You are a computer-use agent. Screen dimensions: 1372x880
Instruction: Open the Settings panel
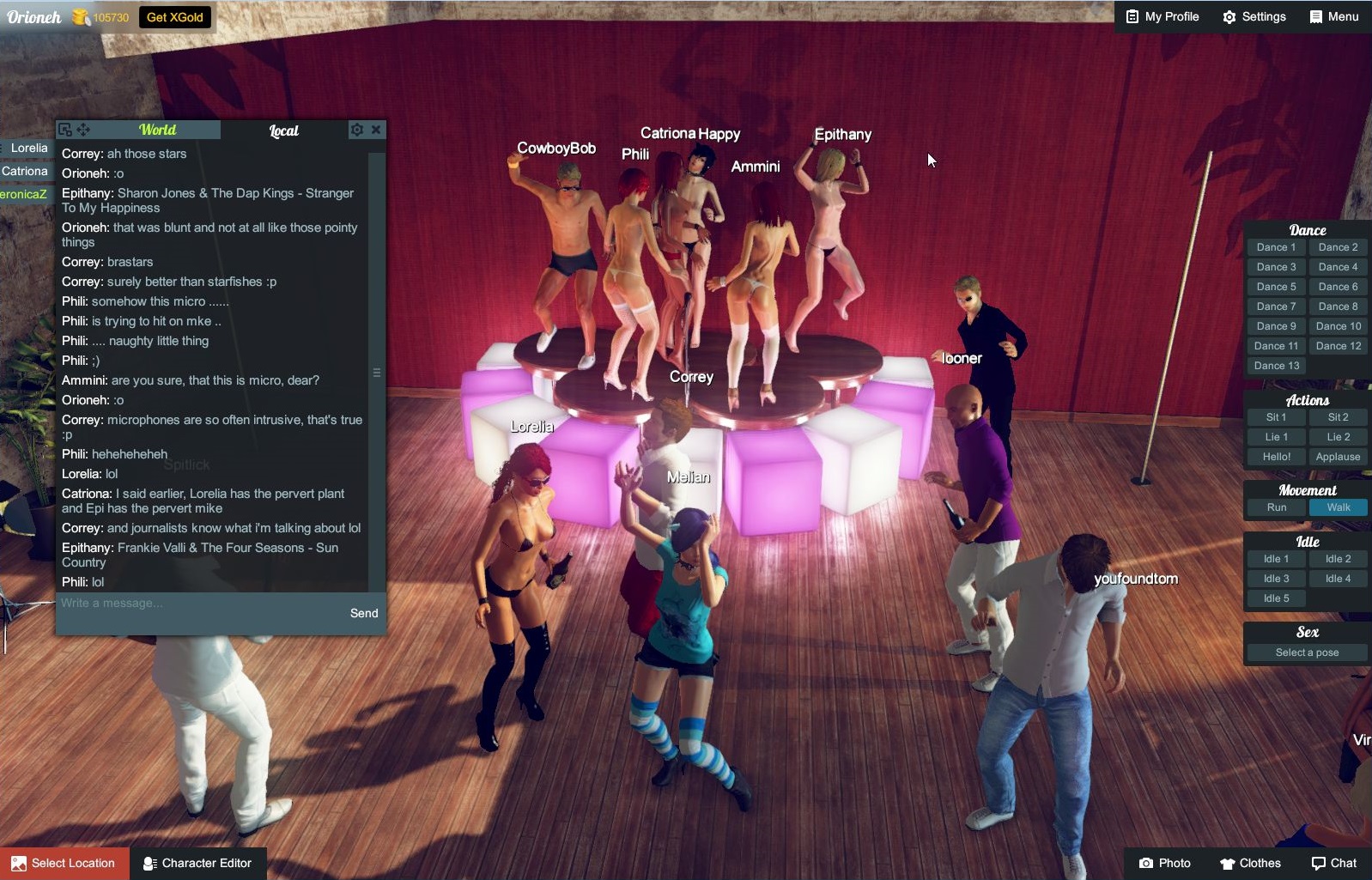pos(1254,16)
